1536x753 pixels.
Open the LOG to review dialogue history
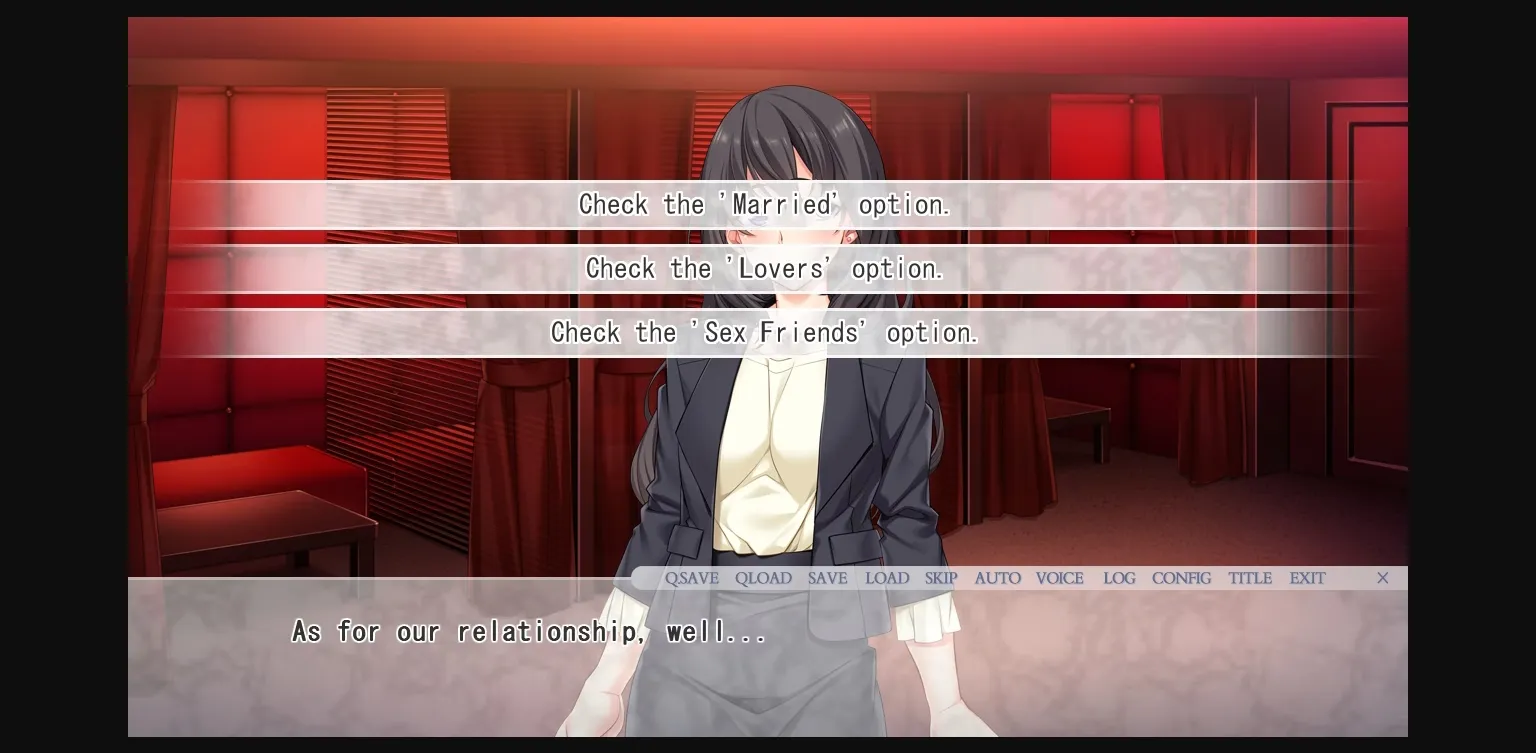pyautogui.click(x=1119, y=578)
